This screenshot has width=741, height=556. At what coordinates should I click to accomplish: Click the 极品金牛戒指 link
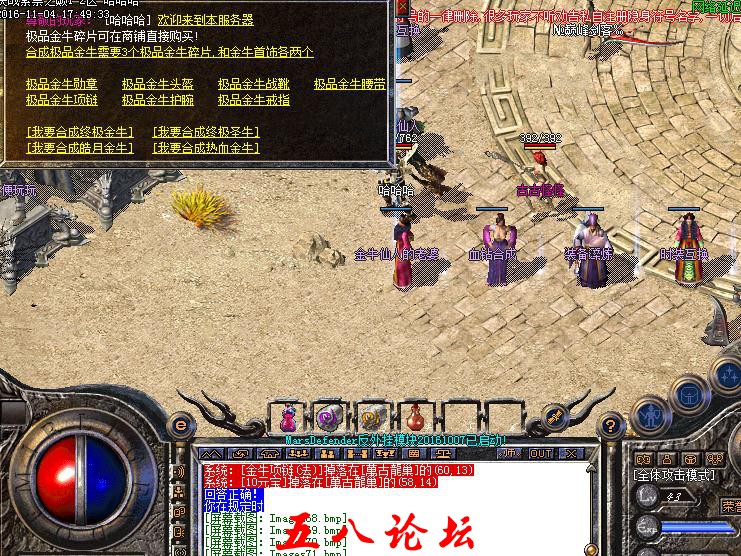coord(254,100)
